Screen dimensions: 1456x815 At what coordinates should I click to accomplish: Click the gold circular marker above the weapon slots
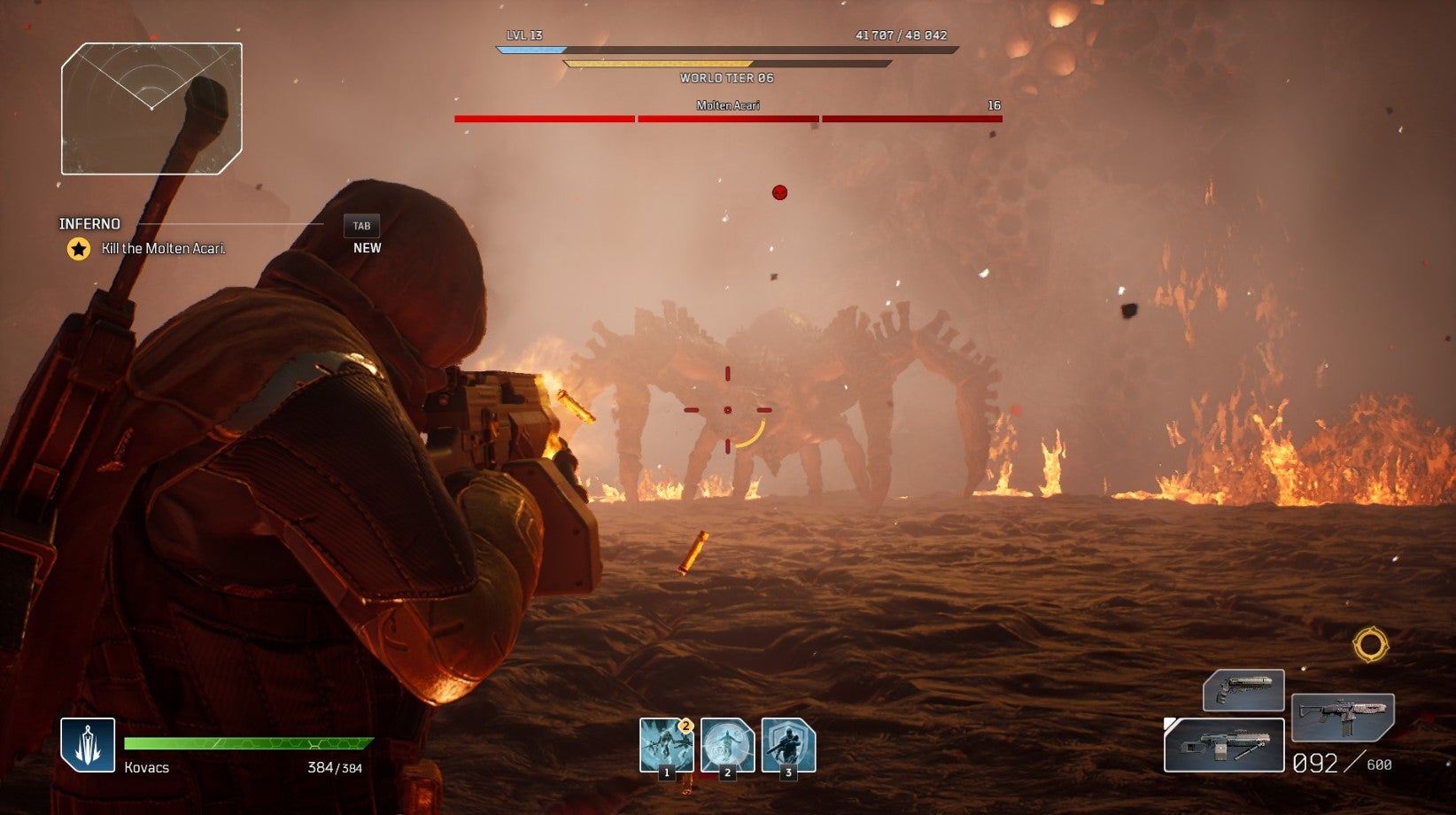[1369, 644]
